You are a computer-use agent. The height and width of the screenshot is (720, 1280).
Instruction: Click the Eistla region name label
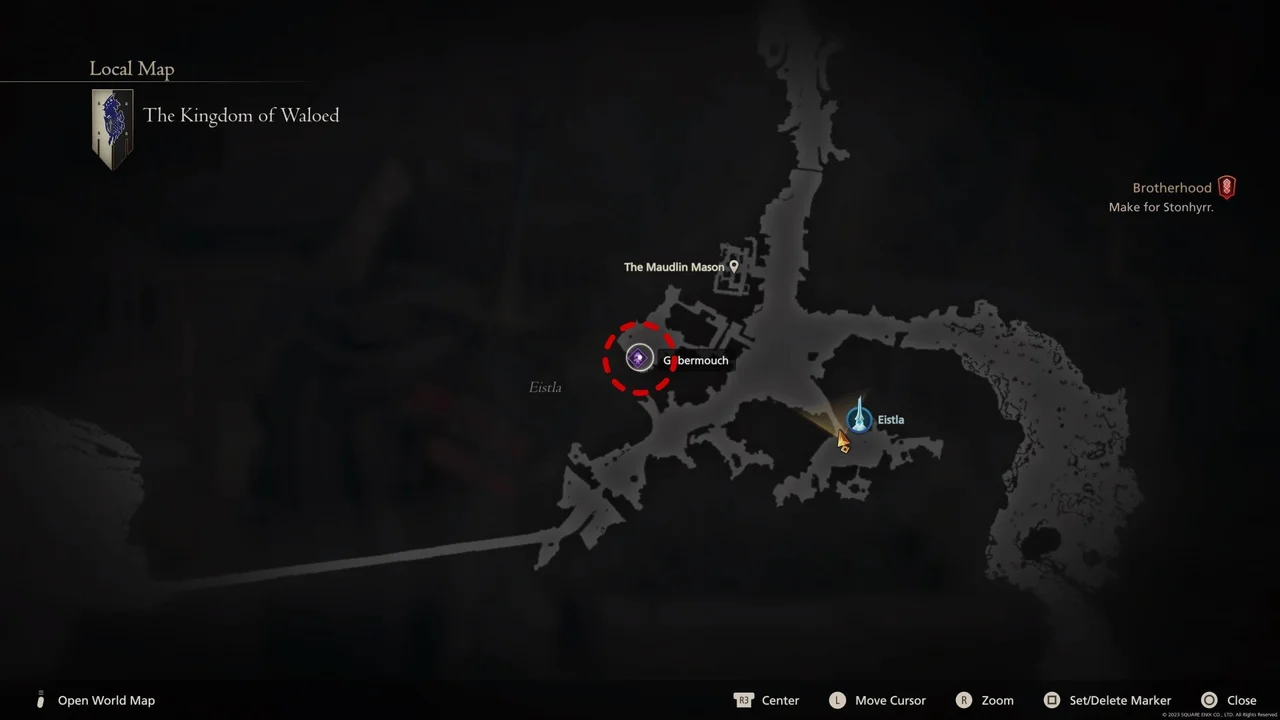tap(544, 387)
